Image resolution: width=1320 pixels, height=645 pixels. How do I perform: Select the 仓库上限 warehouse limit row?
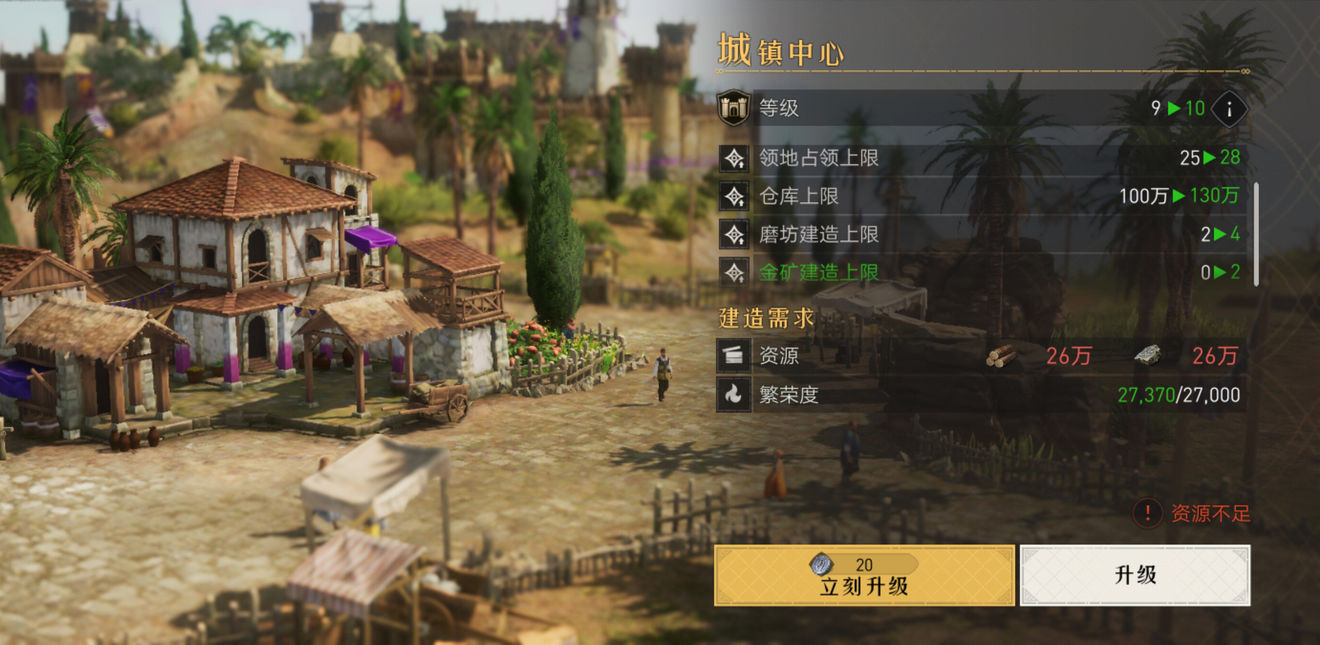click(982, 196)
